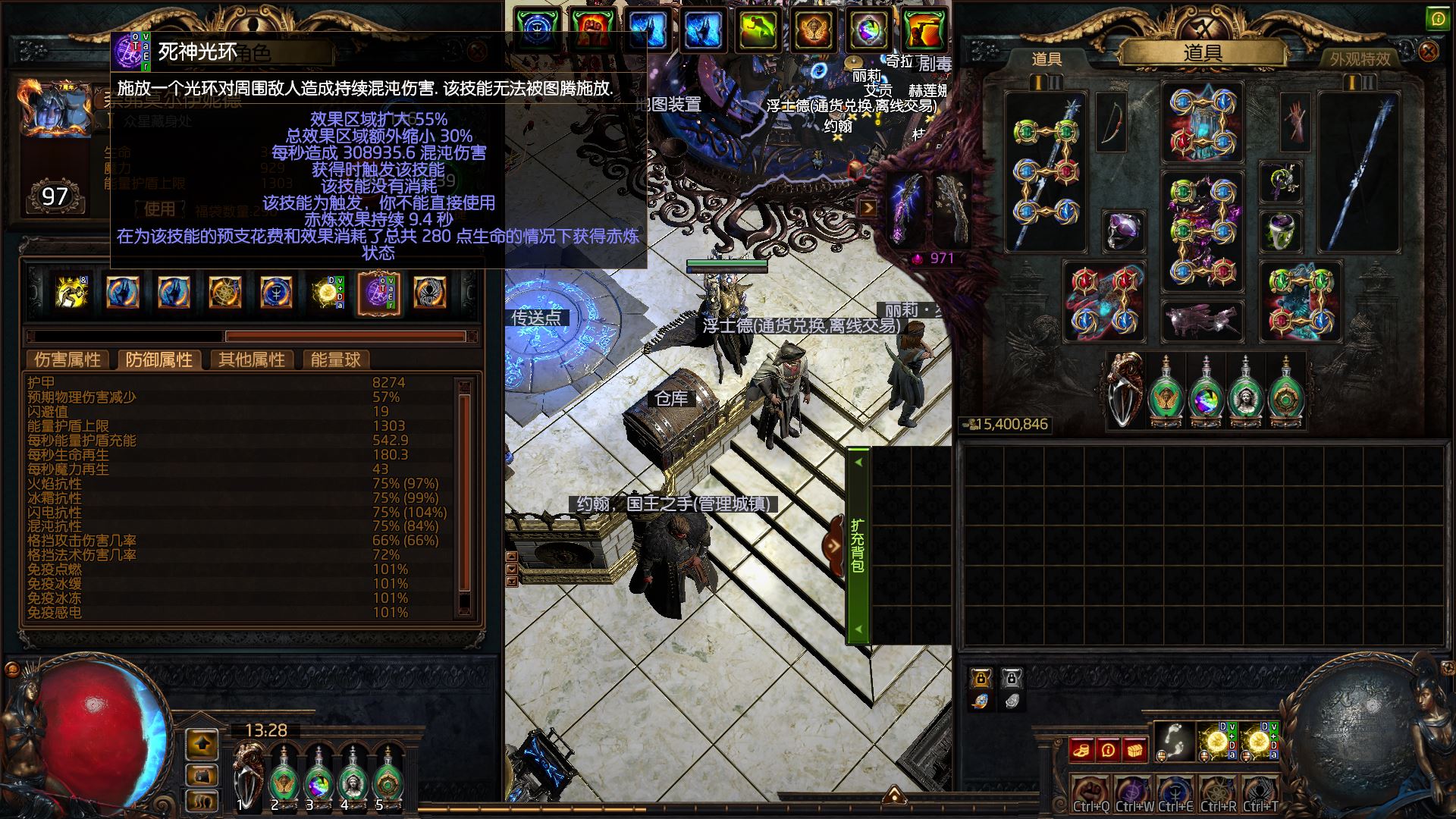Image resolution: width=1456 pixels, height=819 pixels.
Task: Show the 能量球 tab
Action: point(335,359)
